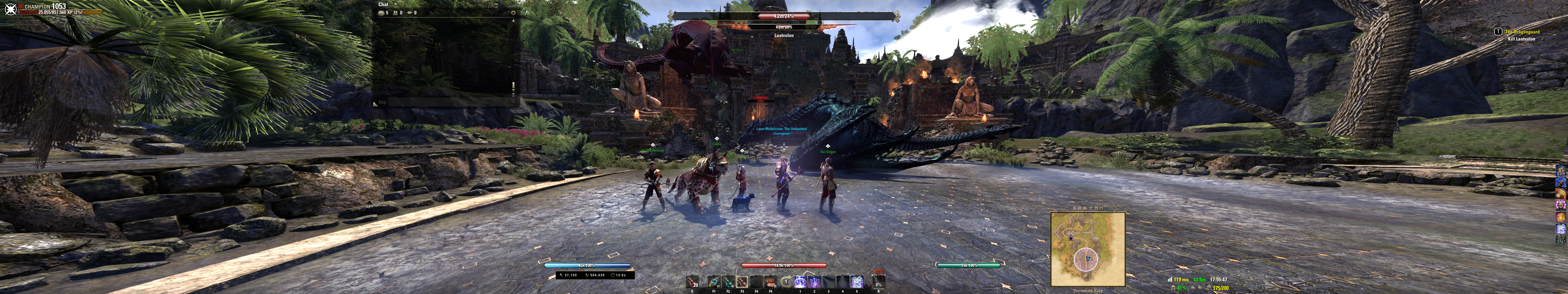Open the mail notifications icon

click(382, 13)
